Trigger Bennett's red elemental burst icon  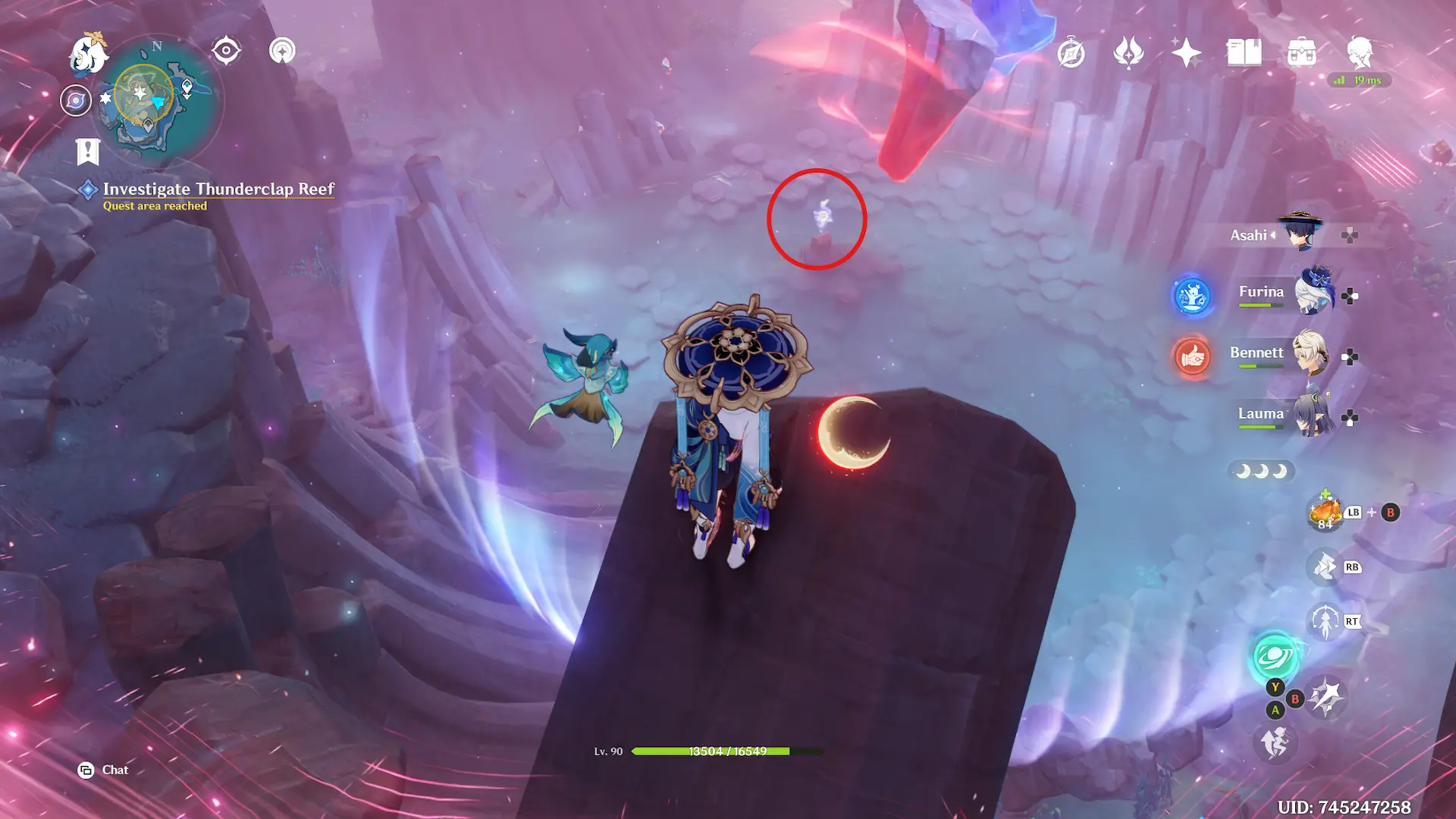tap(1192, 356)
